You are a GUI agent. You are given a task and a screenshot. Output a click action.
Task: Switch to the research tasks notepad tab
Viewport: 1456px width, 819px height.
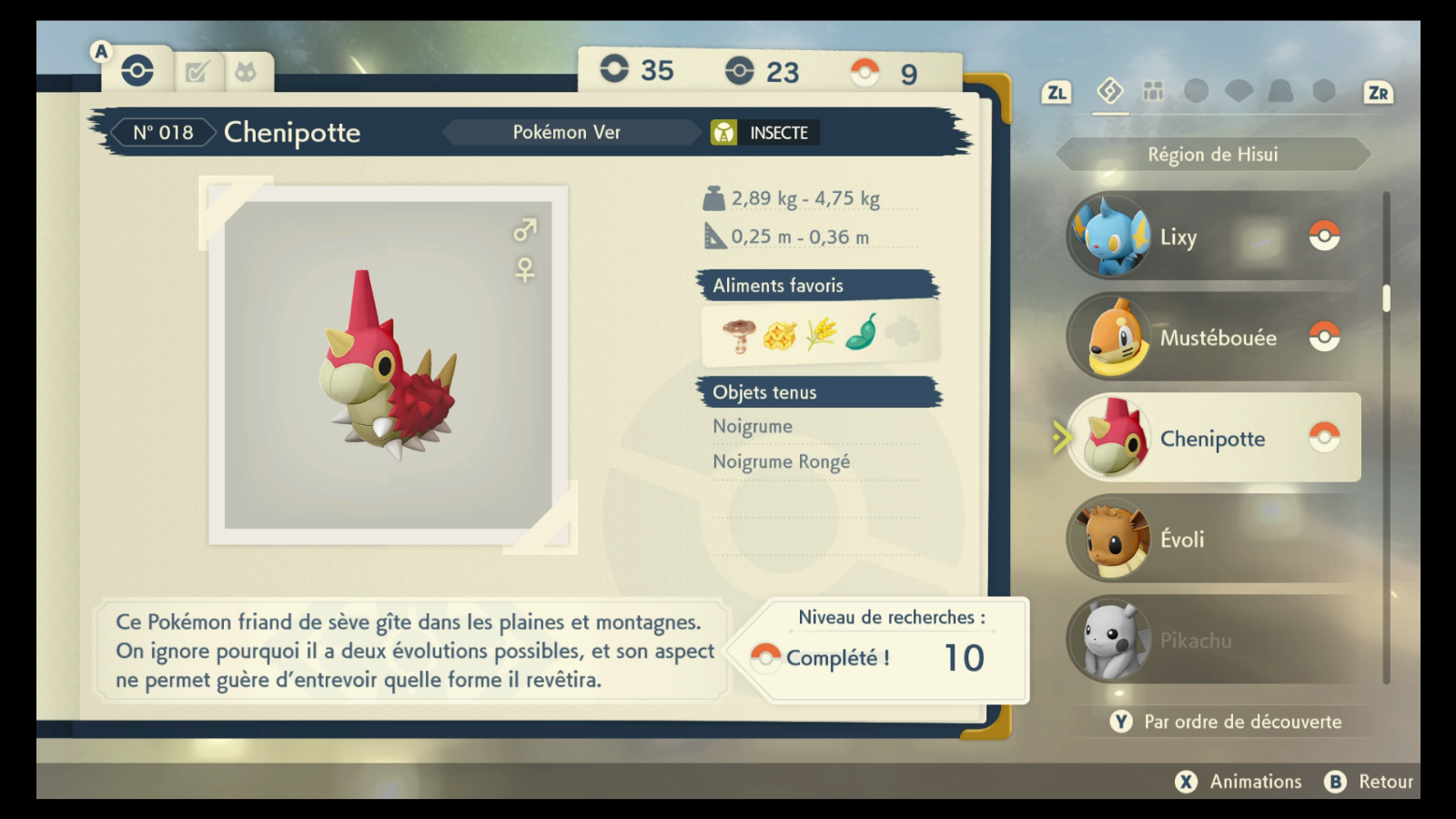pyautogui.click(x=197, y=72)
